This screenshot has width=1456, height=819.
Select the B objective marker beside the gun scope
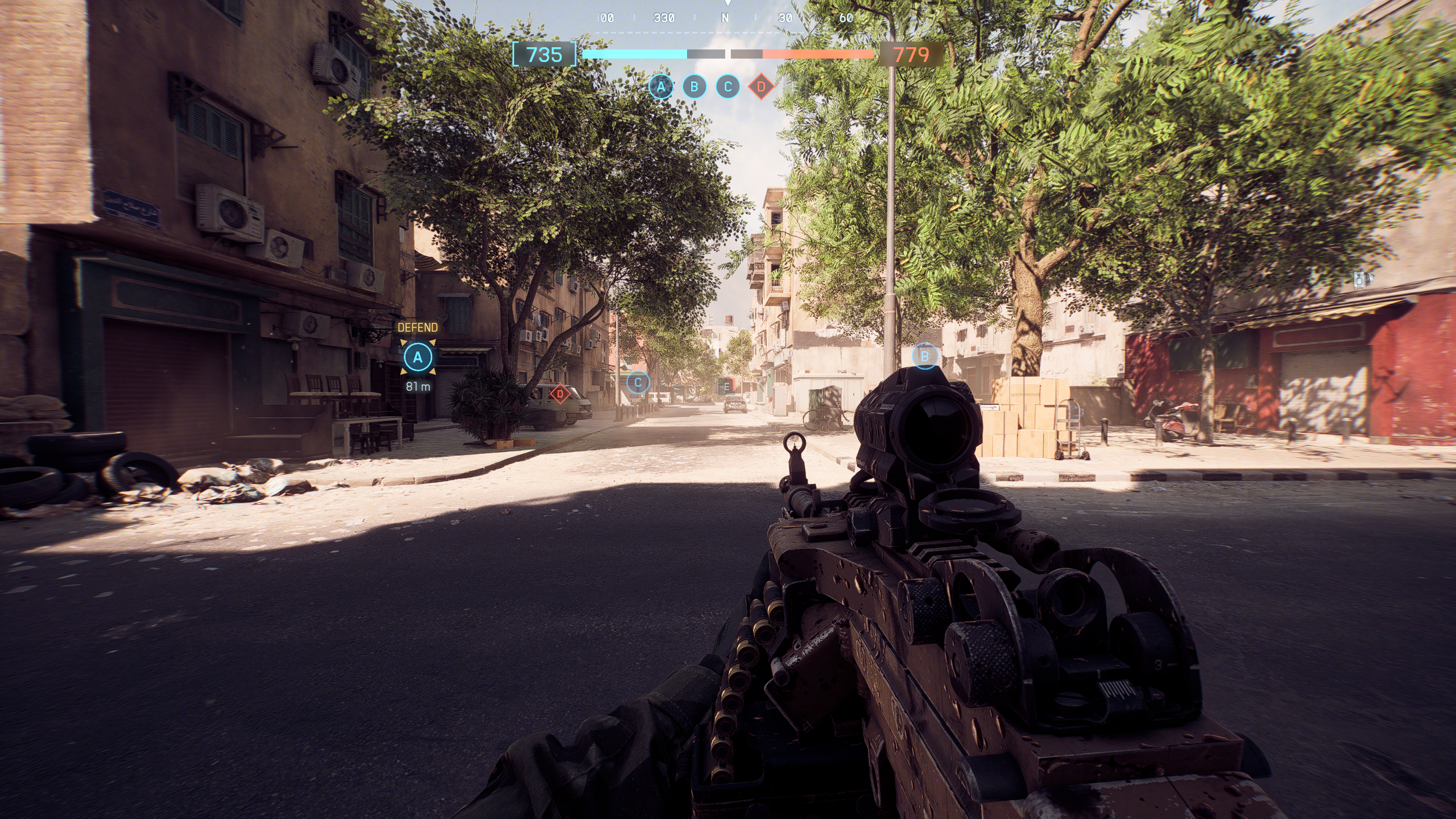[925, 357]
